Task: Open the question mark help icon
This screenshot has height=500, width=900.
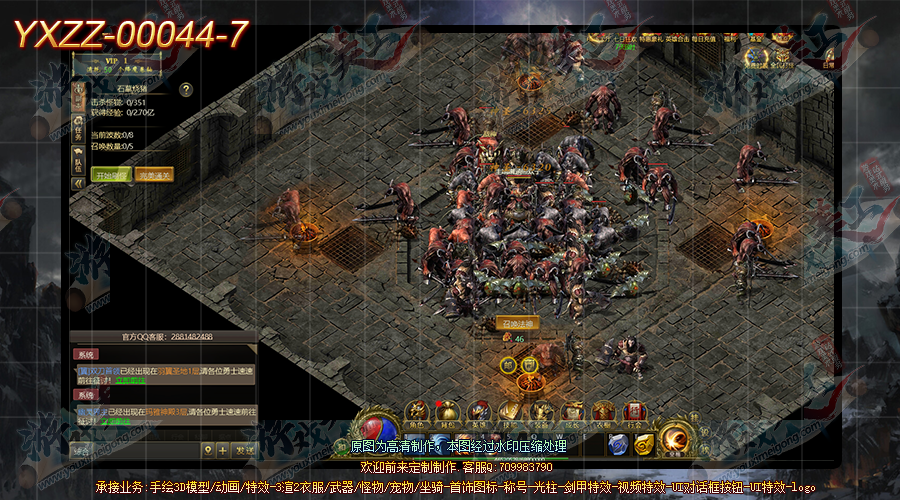Action: [x=186, y=89]
